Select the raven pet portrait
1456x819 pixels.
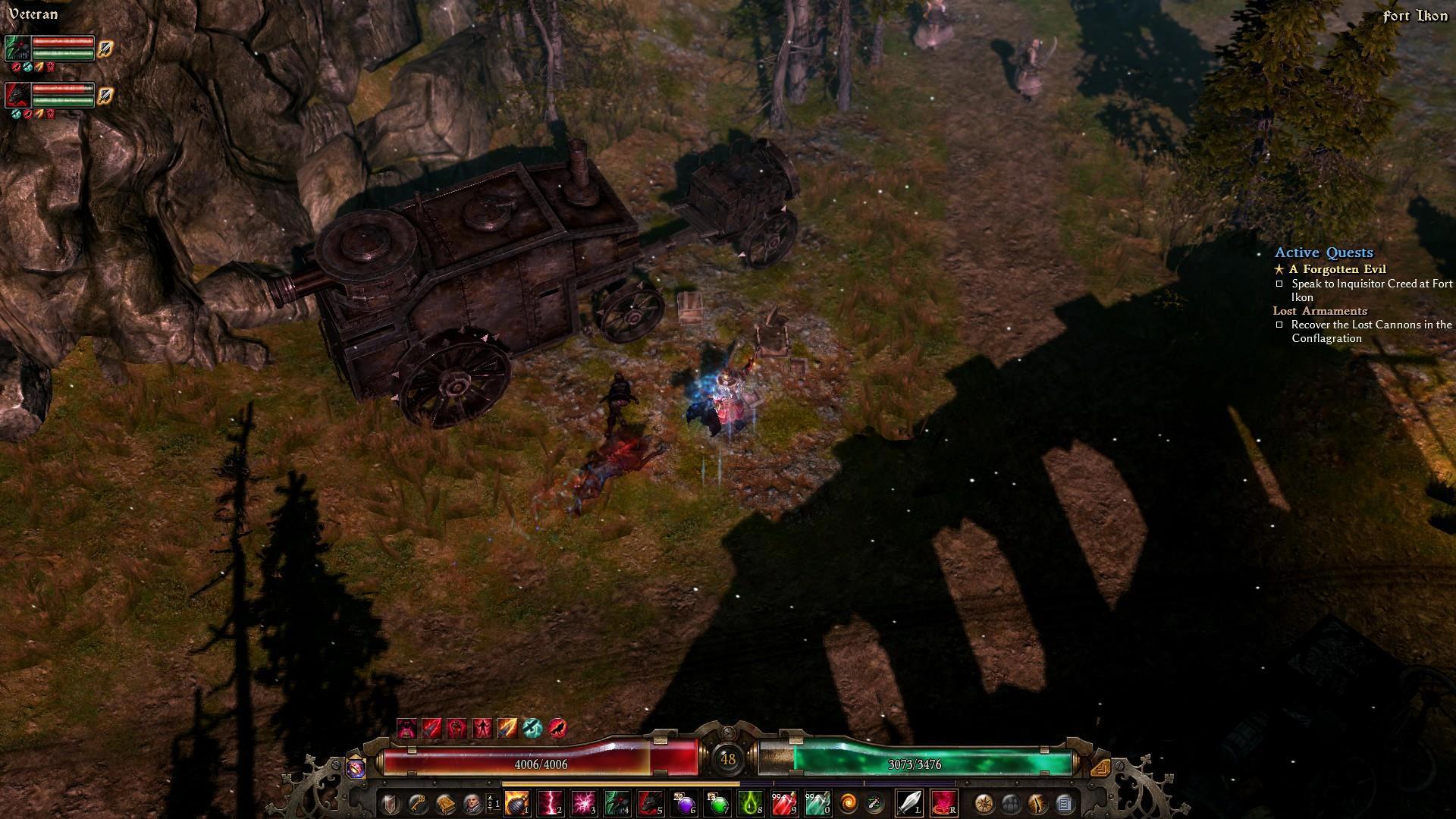coord(17,48)
